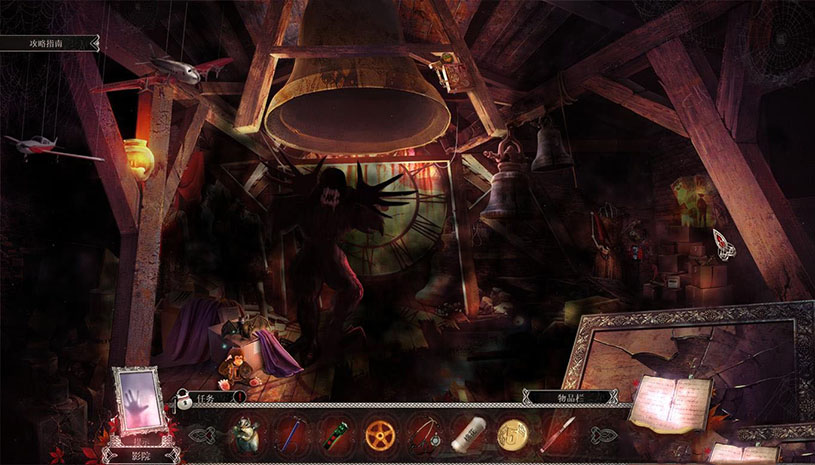Select the compass tool inventory item
The image size is (815, 465).
point(424,434)
